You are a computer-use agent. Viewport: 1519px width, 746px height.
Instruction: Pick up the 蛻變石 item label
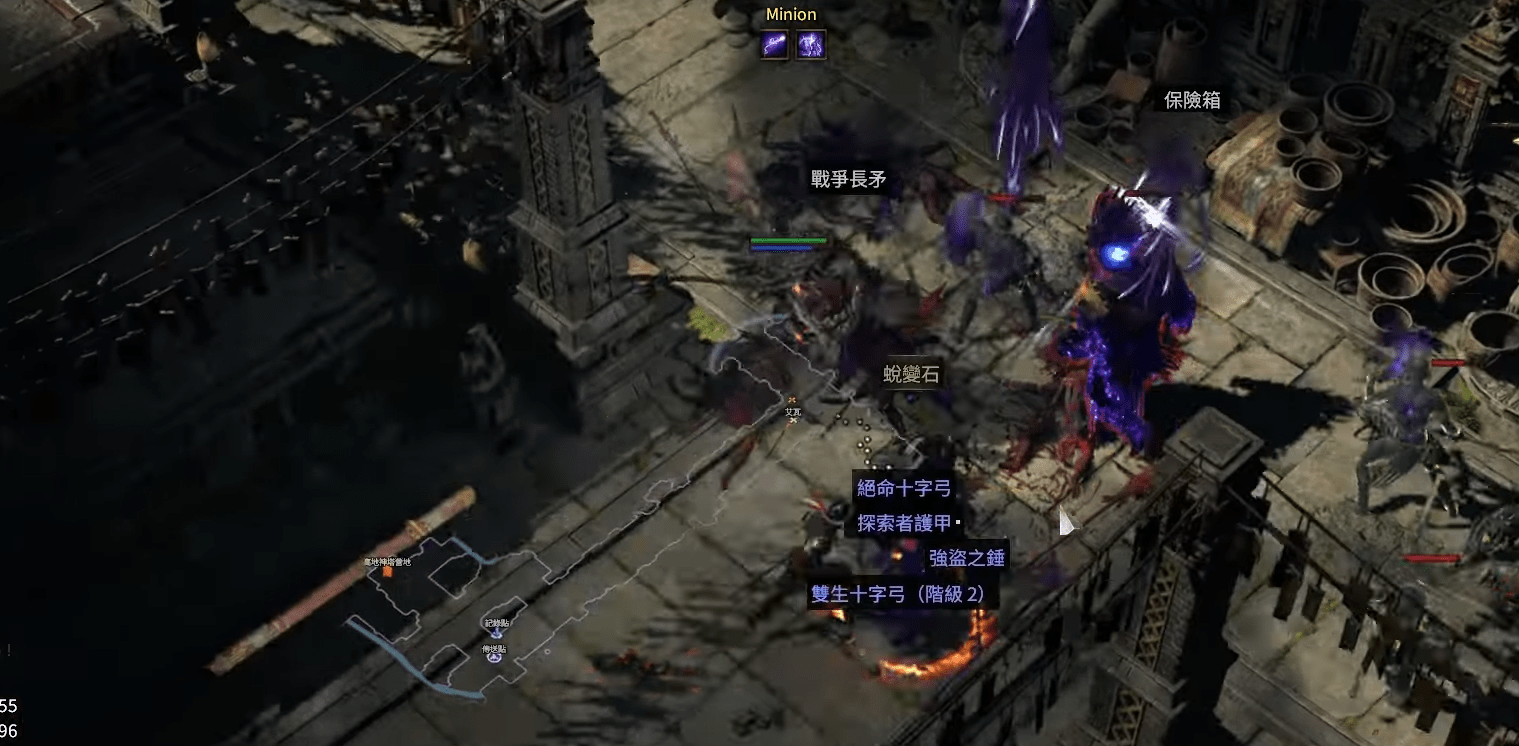[911, 375]
